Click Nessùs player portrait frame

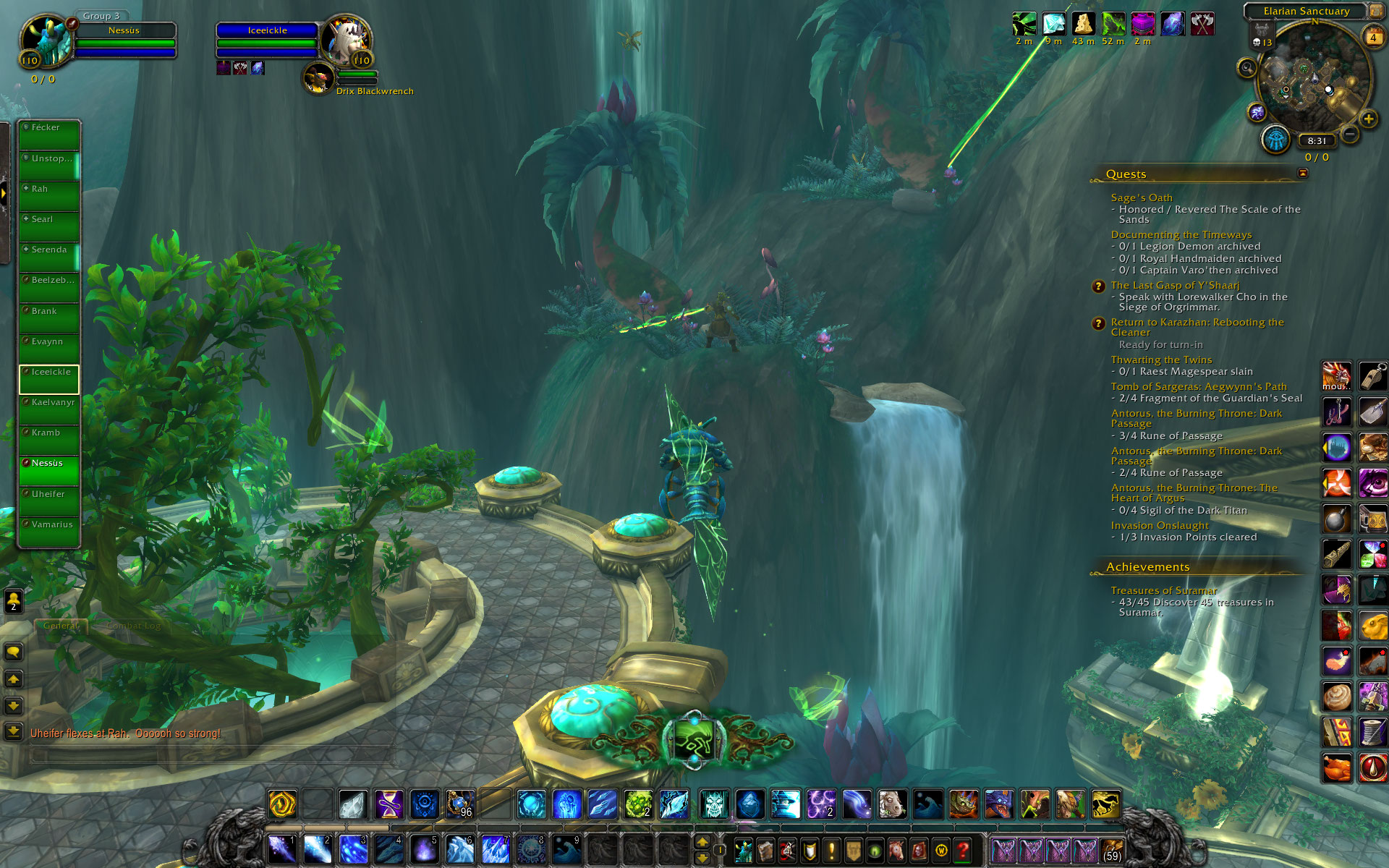click(48, 41)
